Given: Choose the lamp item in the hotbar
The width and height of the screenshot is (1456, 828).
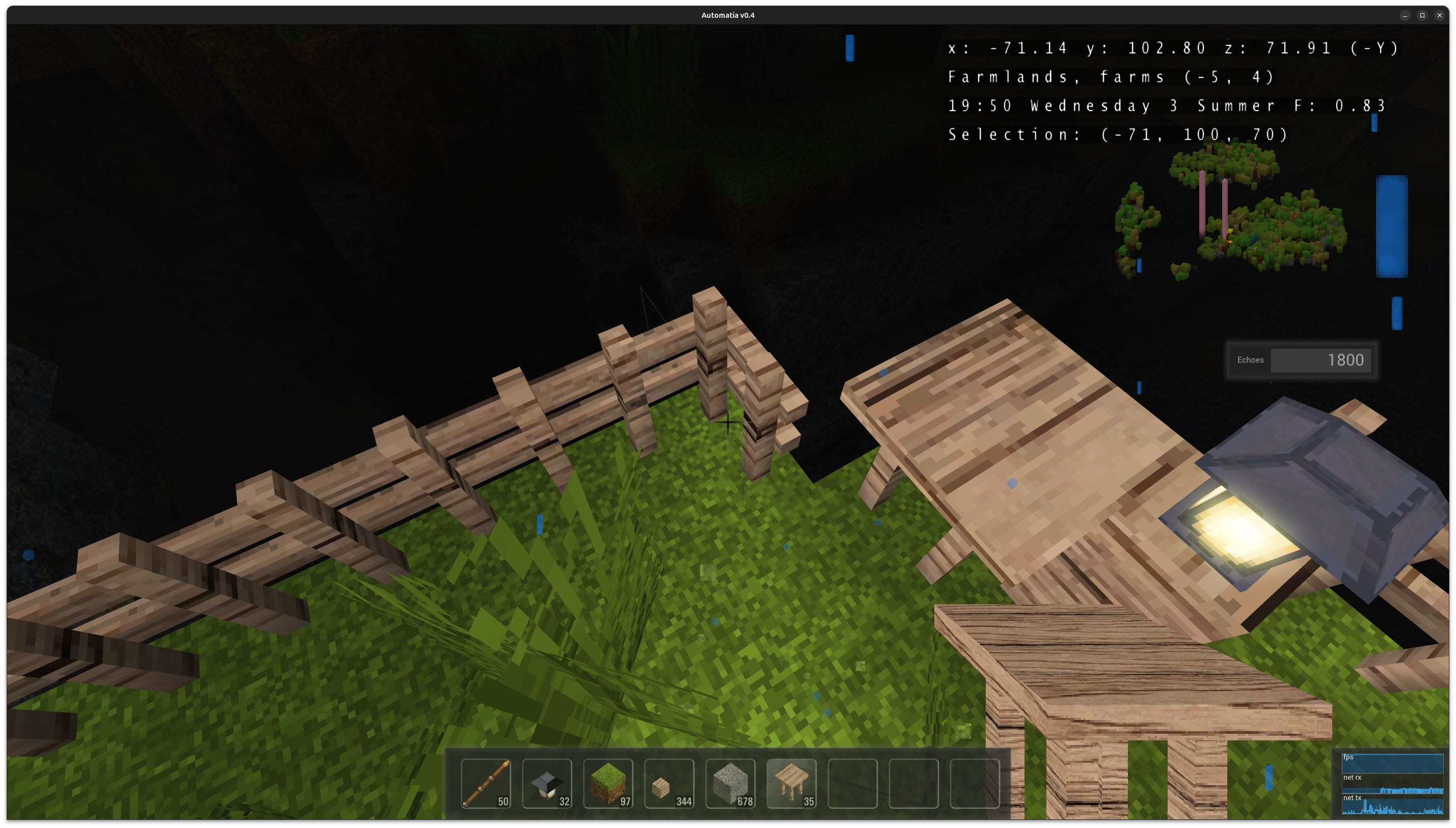Looking at the screenshot, I should [546, 783].
